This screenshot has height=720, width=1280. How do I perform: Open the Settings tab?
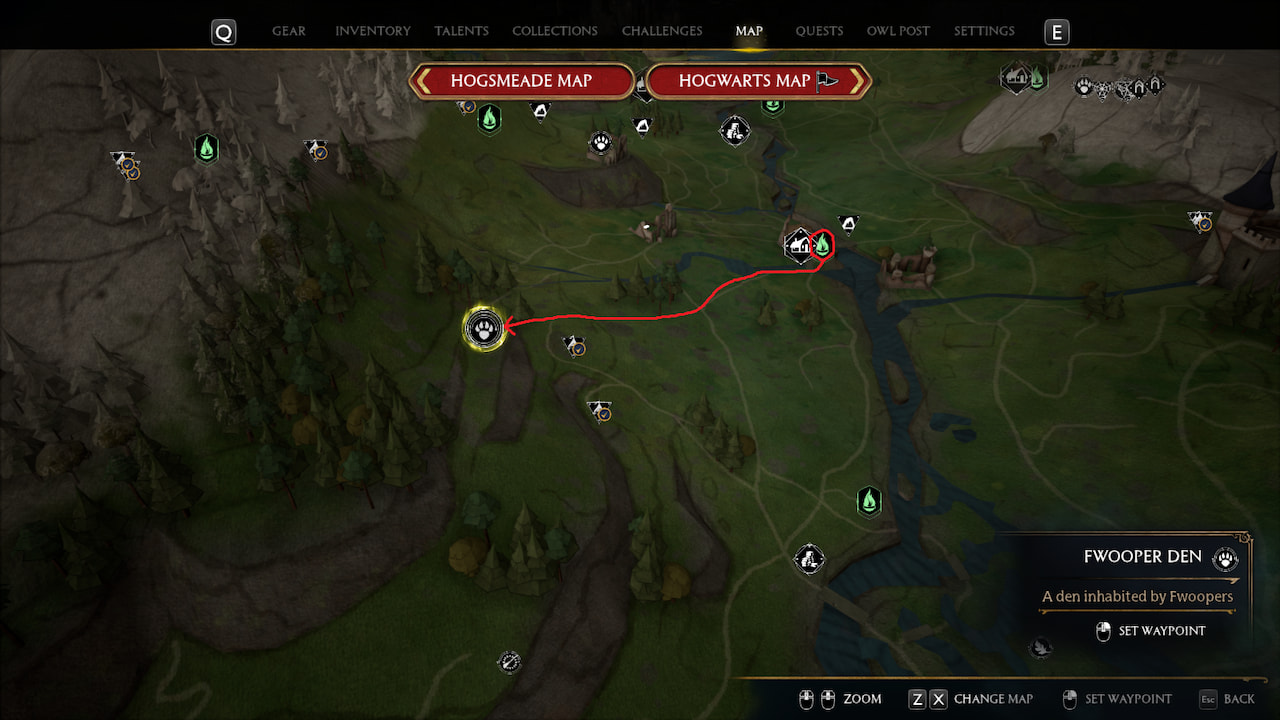tap(984, 31)
